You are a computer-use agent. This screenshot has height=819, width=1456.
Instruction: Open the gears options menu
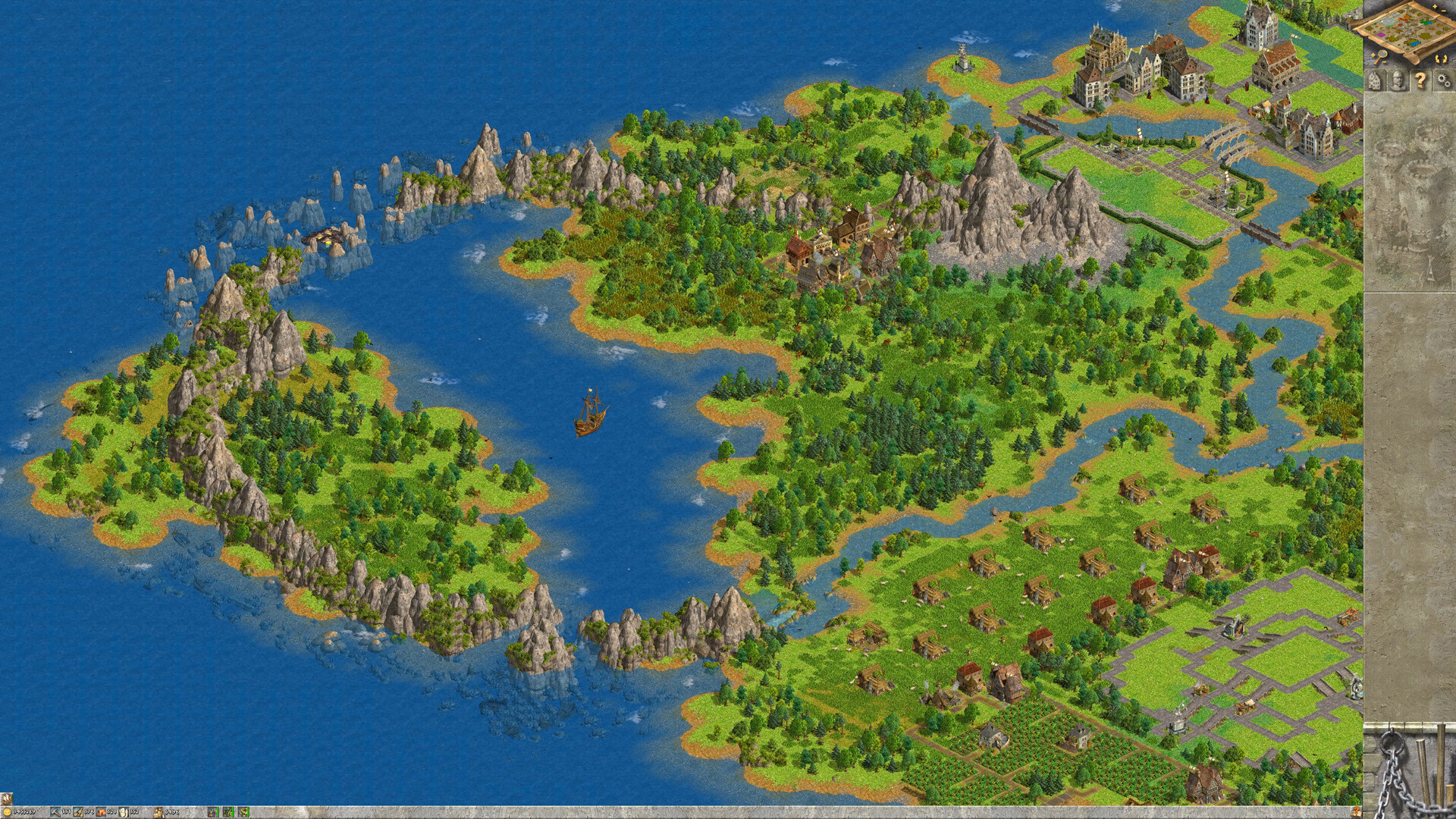1443,80
